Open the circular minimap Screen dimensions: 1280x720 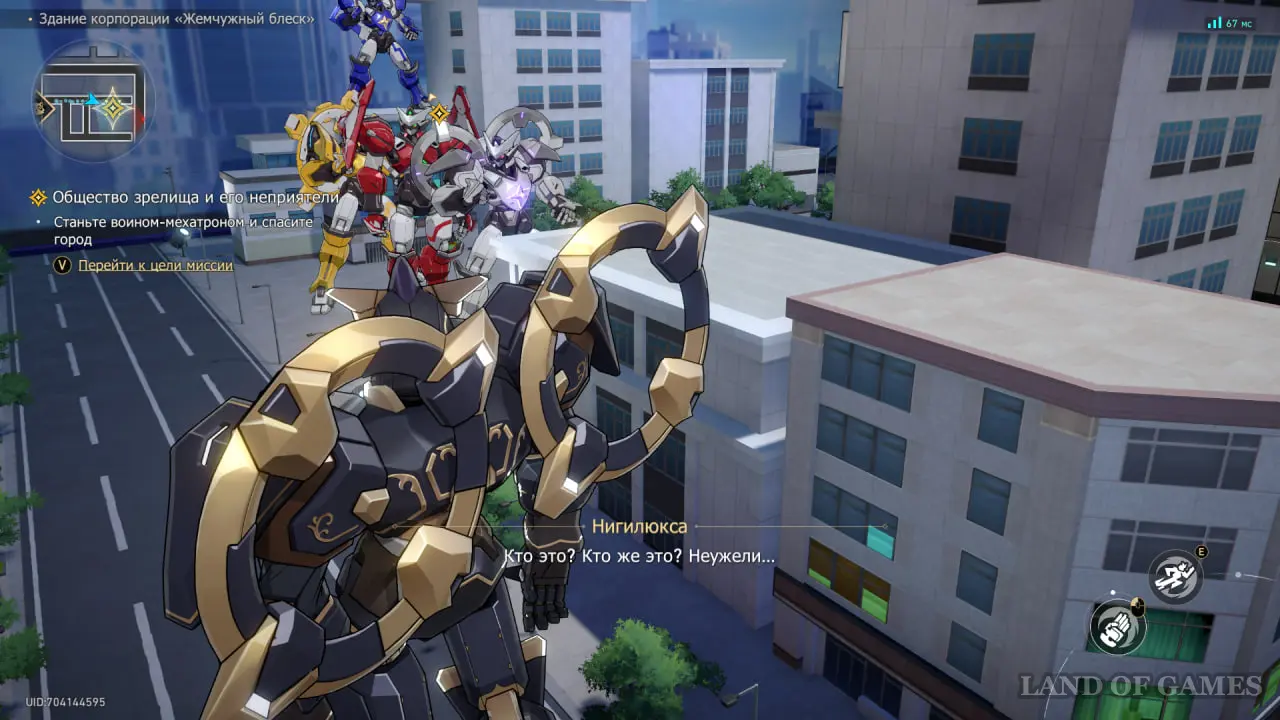click(93, 103)
